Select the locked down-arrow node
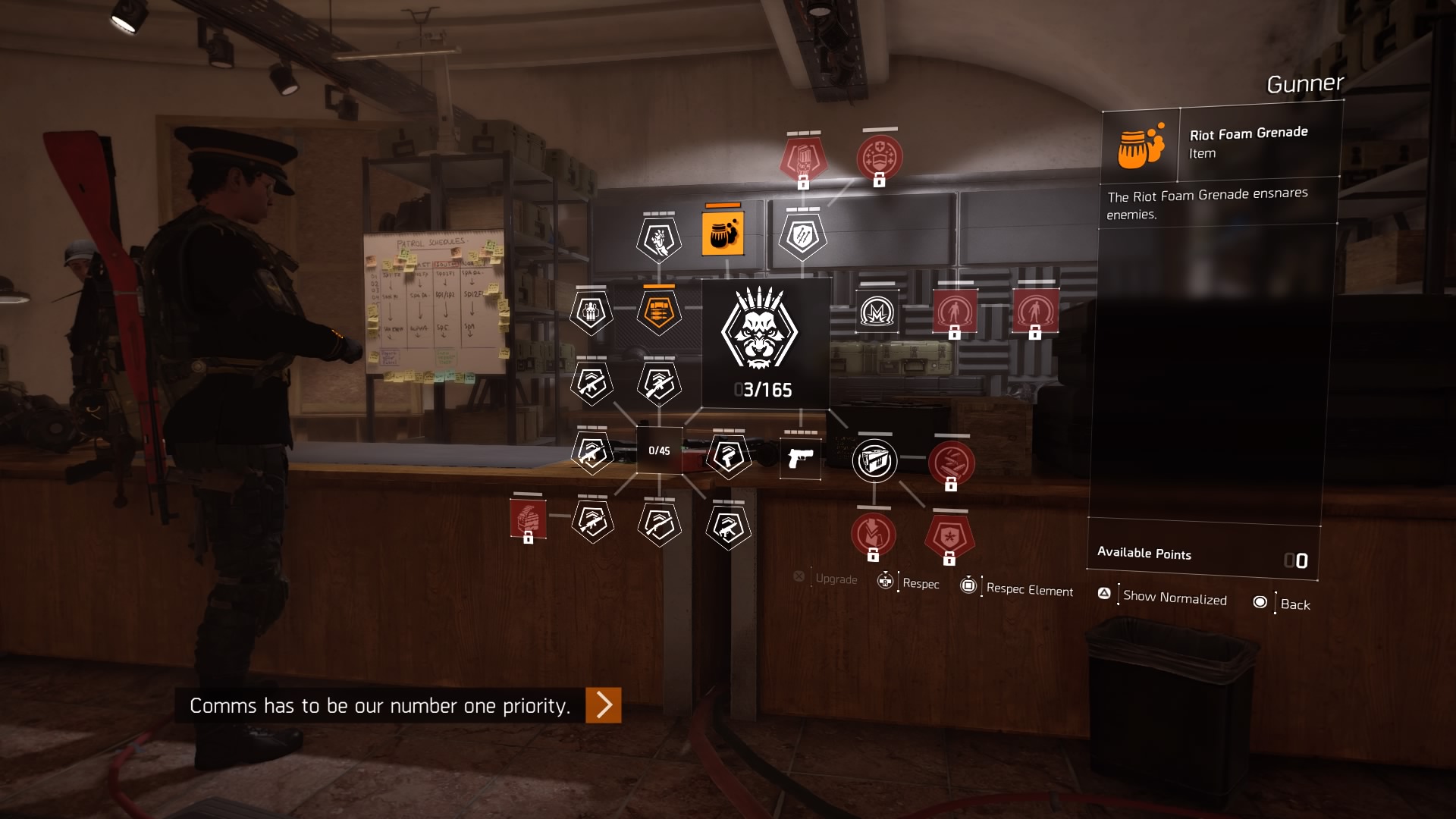1456x819 pixels. [x=873, y=533]
